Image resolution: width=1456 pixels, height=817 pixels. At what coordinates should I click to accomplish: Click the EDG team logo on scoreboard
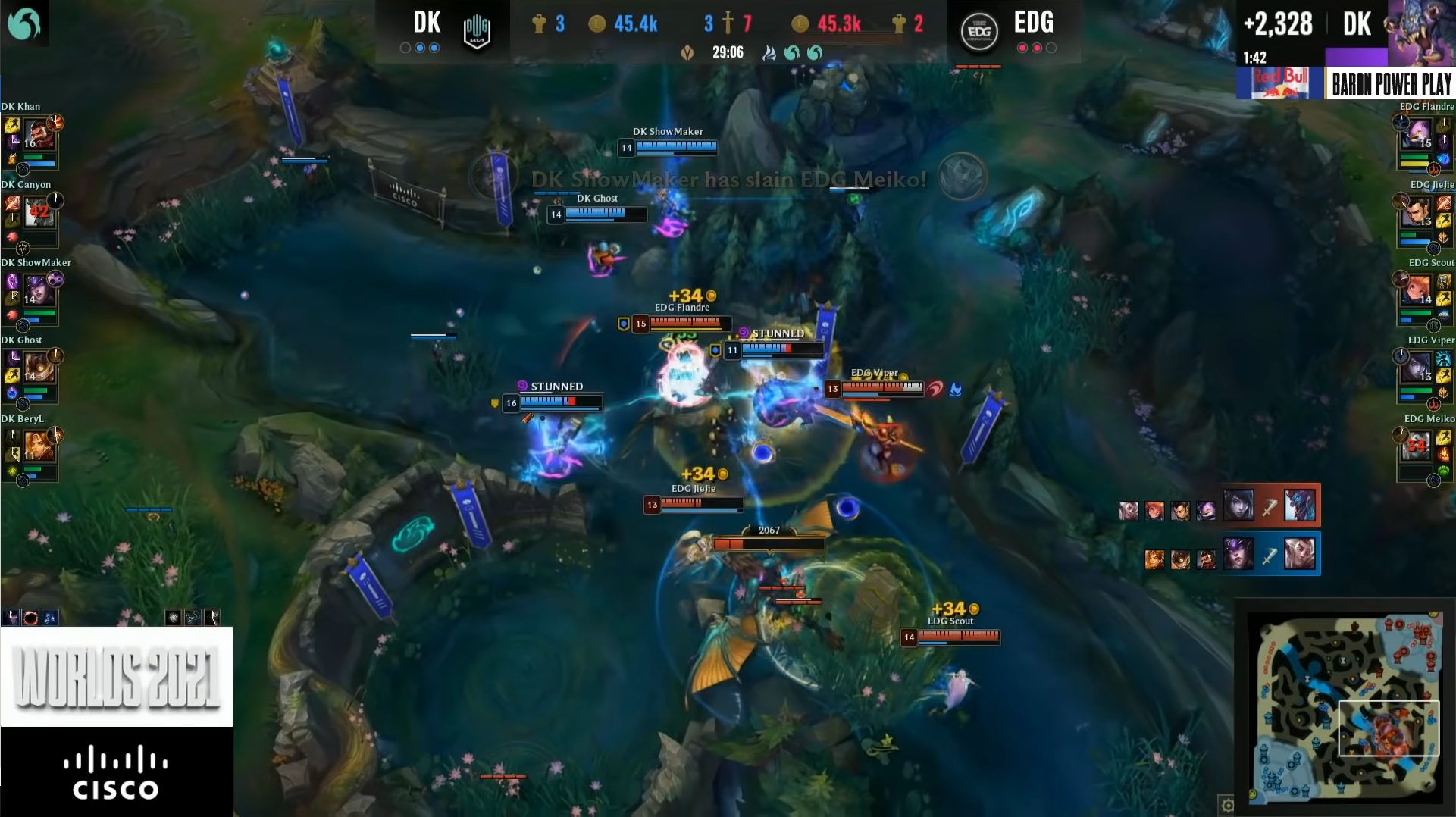click(x=978, y=32)
